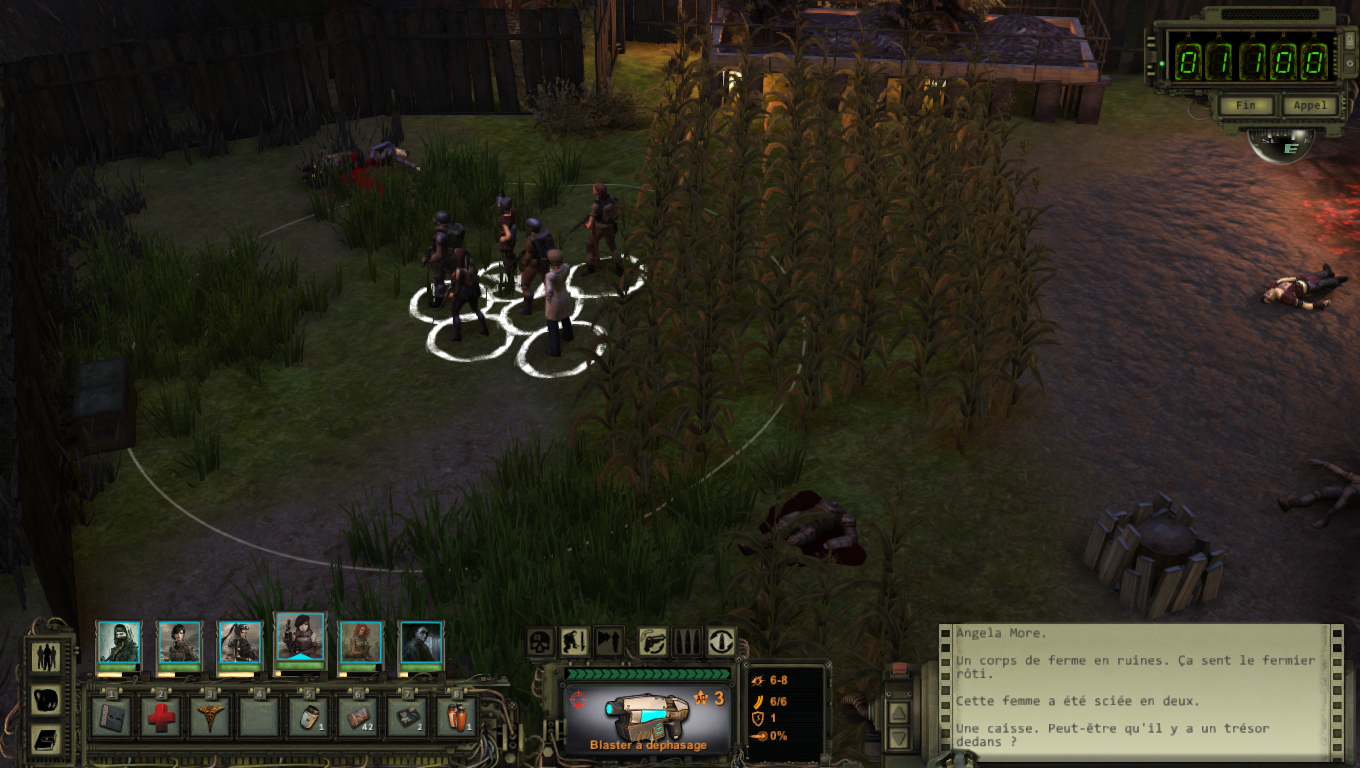Toggle the crouch stance button
This screenshot has width=1360, height=768.
point(574,641)
